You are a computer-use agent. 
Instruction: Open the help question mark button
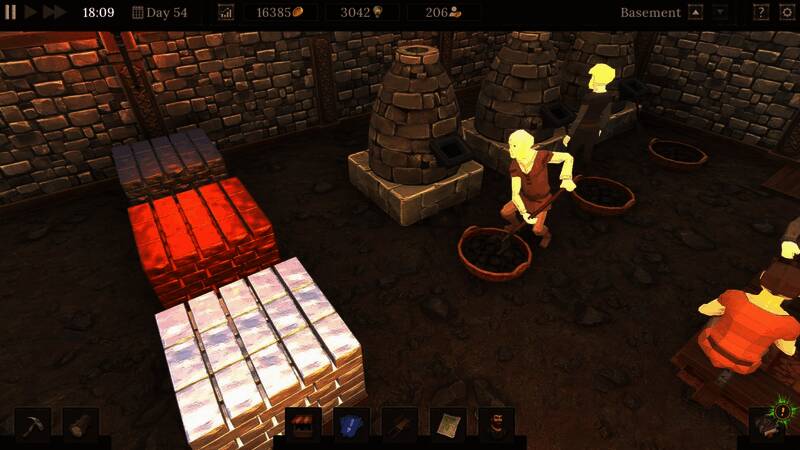[761, 13]
